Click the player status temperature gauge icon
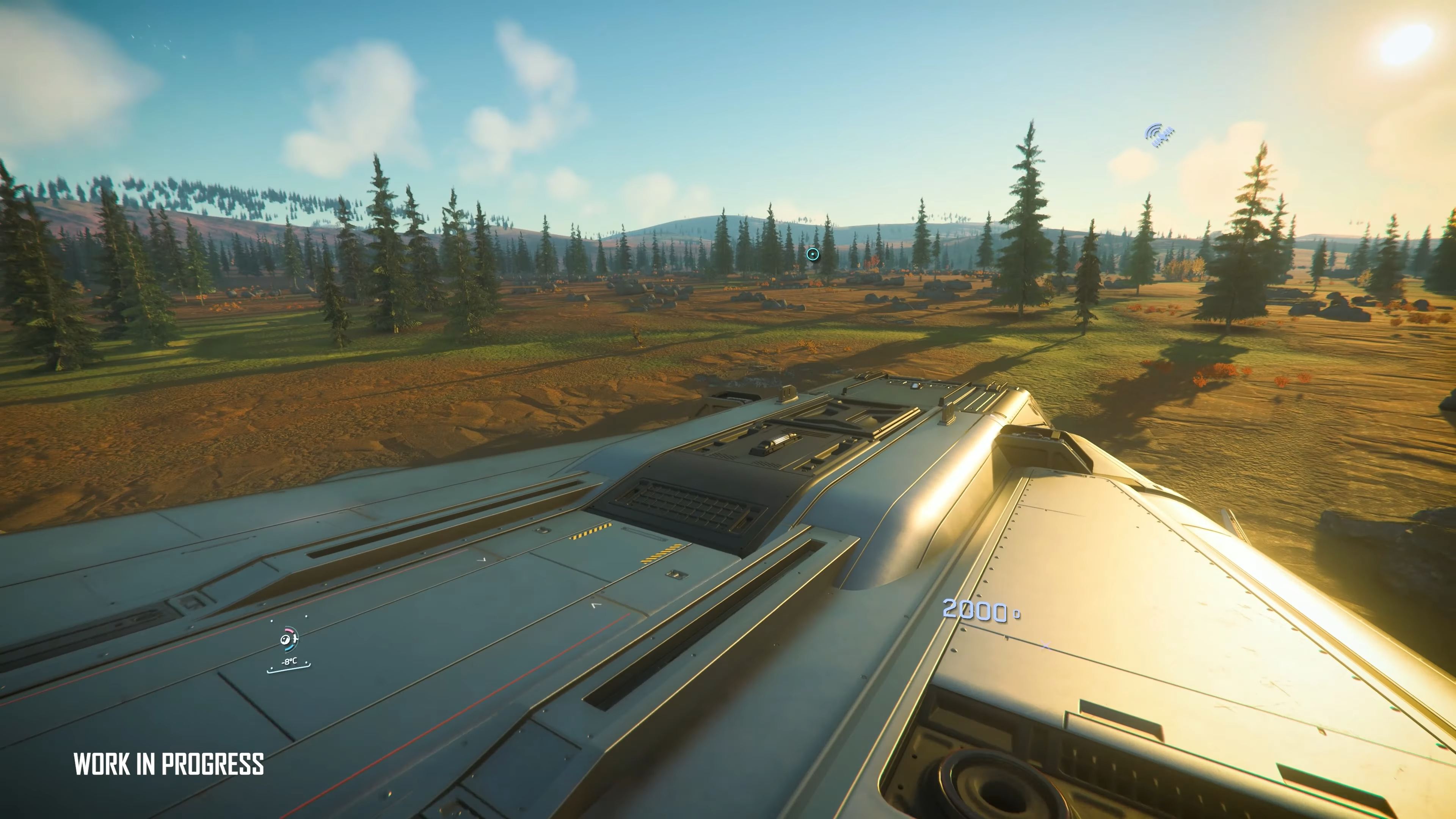This screenshot has width=1456, height=819. click(289, 639)
